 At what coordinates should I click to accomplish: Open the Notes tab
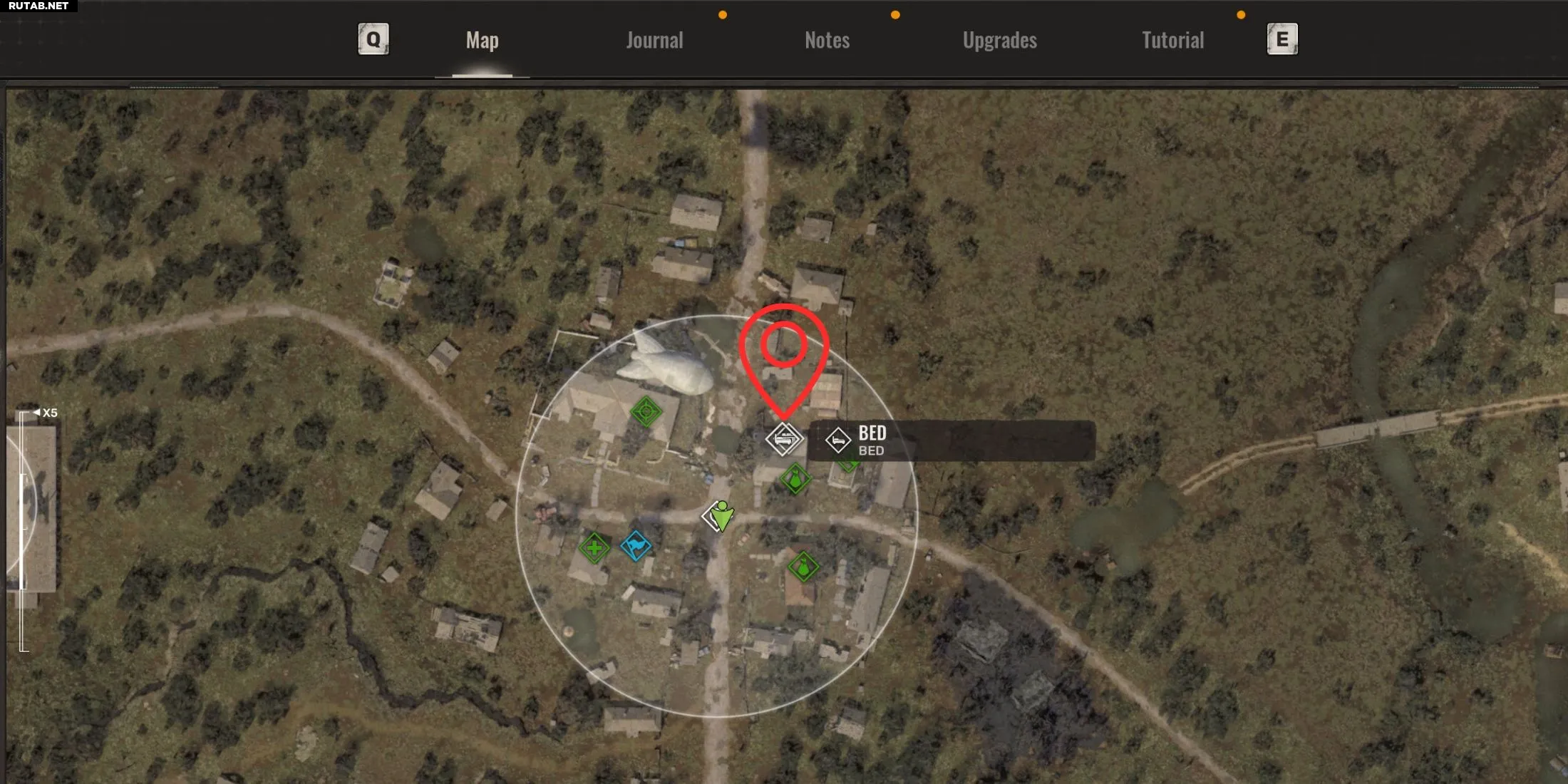pos(827,40)
